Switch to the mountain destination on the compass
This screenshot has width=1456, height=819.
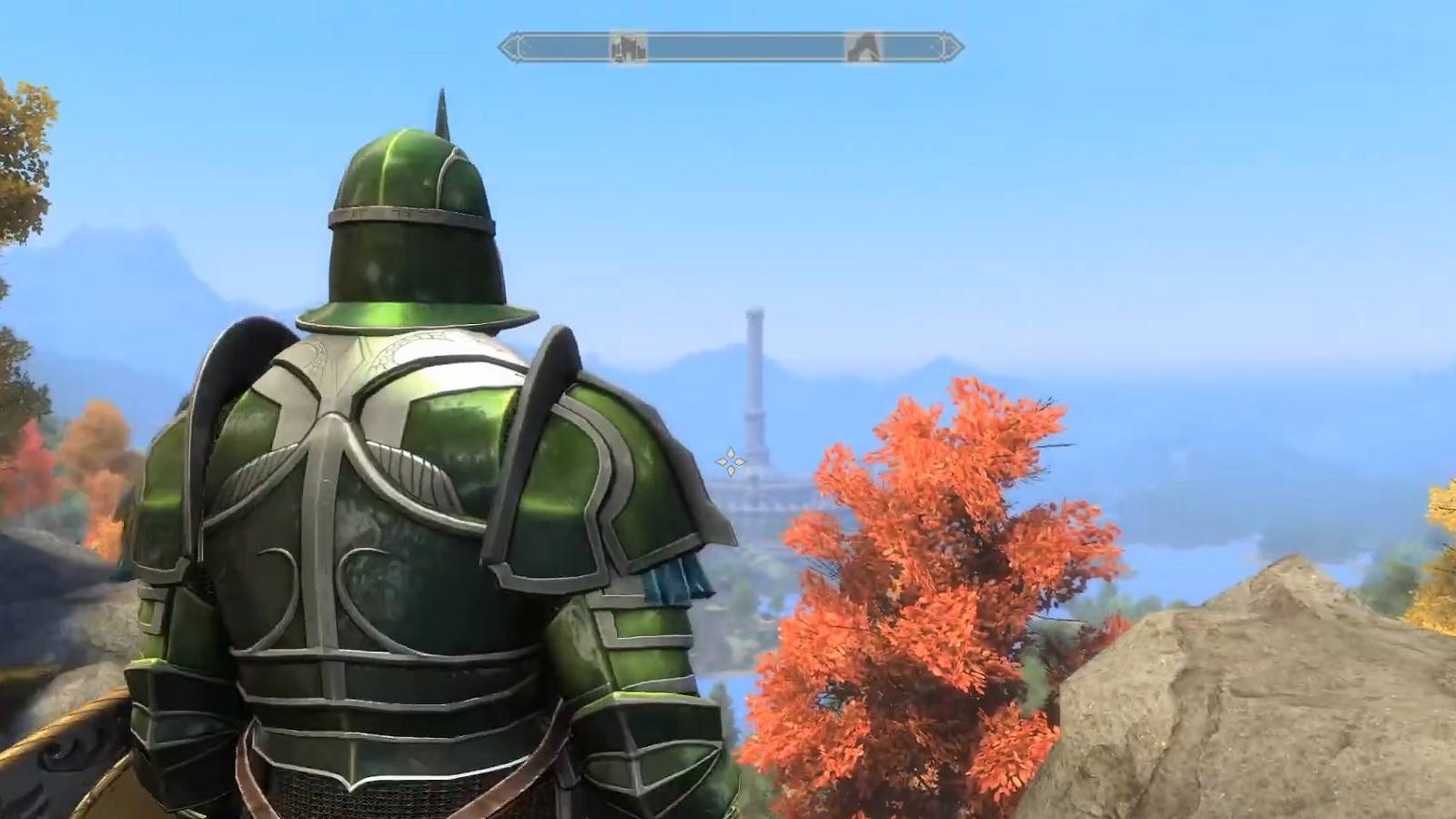[862, 46]
